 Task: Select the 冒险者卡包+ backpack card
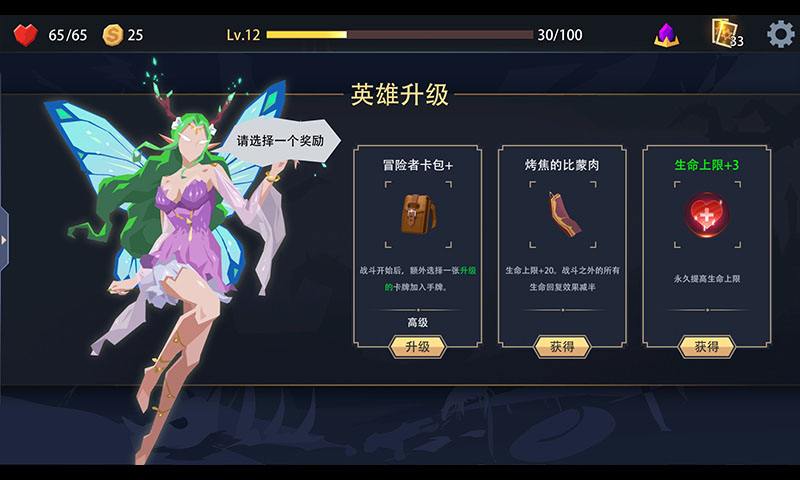(x=417, y=215)
